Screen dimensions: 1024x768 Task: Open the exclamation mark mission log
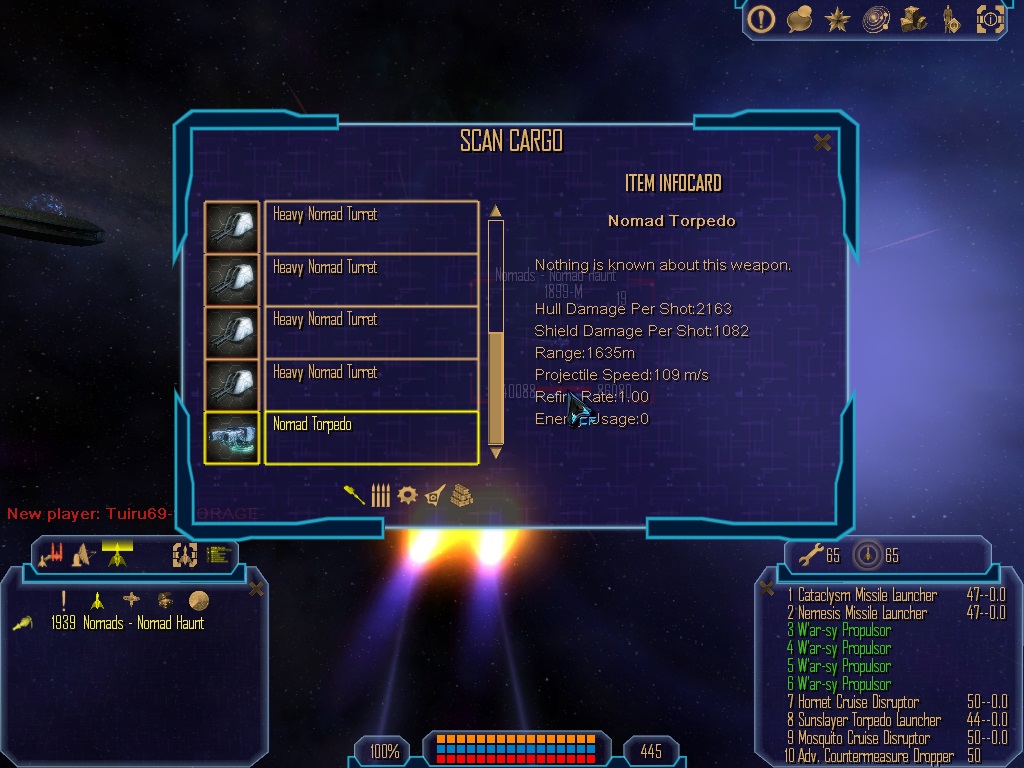click(x=762, y=18)
